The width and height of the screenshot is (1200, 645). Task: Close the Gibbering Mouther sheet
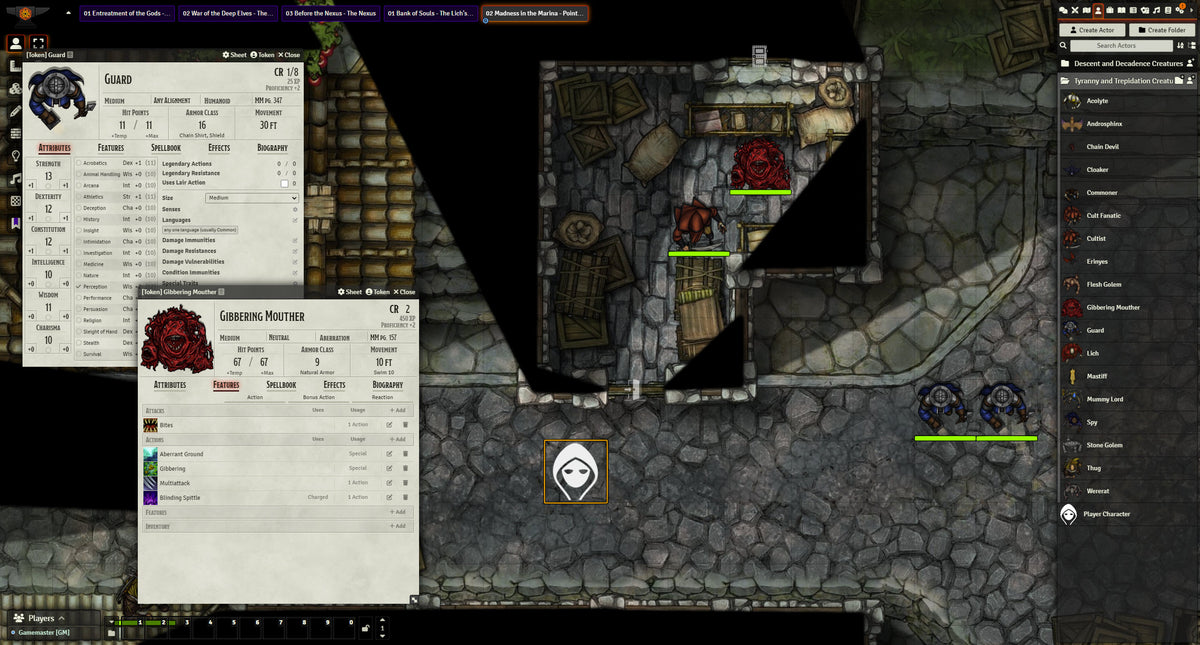pyautogui.click(x=403, y=292)
